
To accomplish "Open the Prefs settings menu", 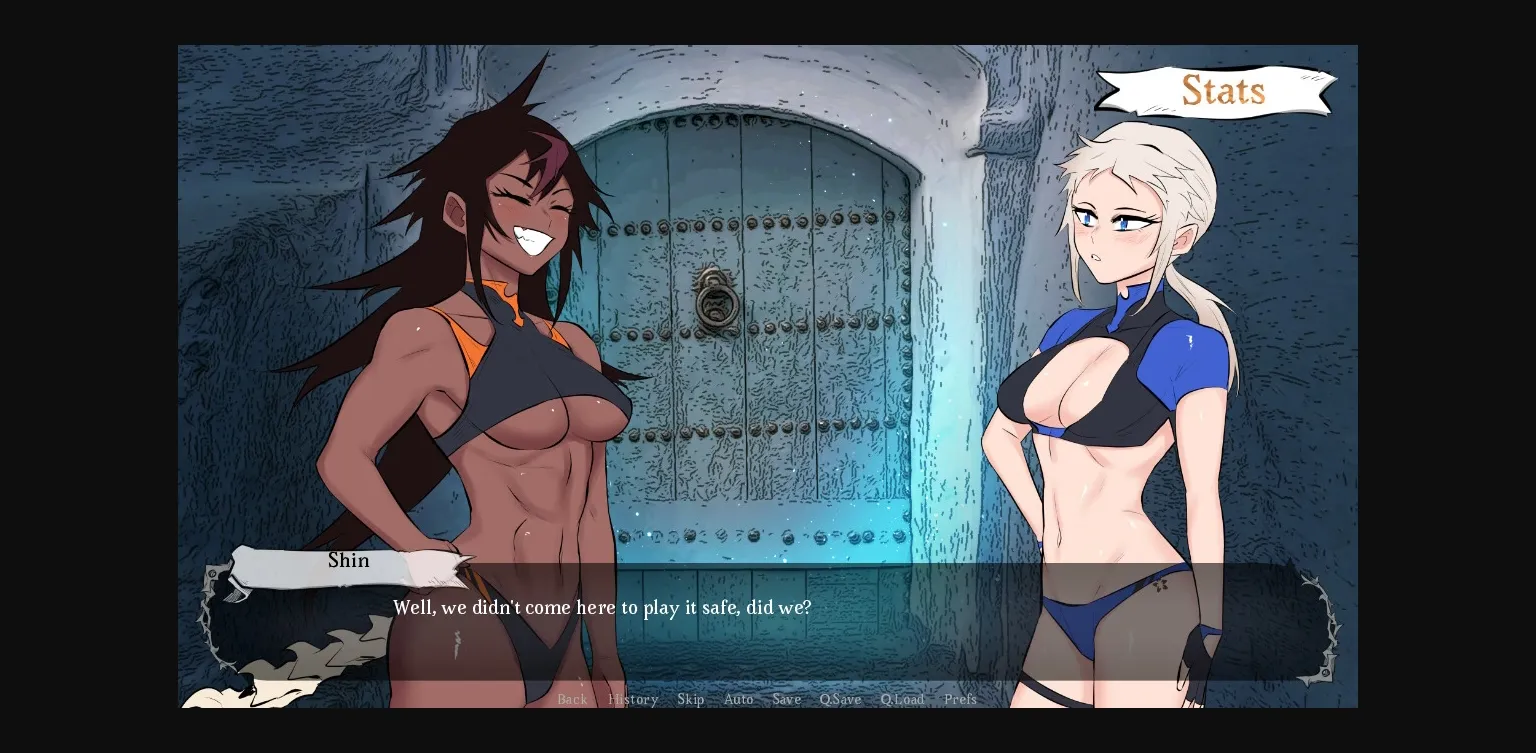I will coord(960,699).
